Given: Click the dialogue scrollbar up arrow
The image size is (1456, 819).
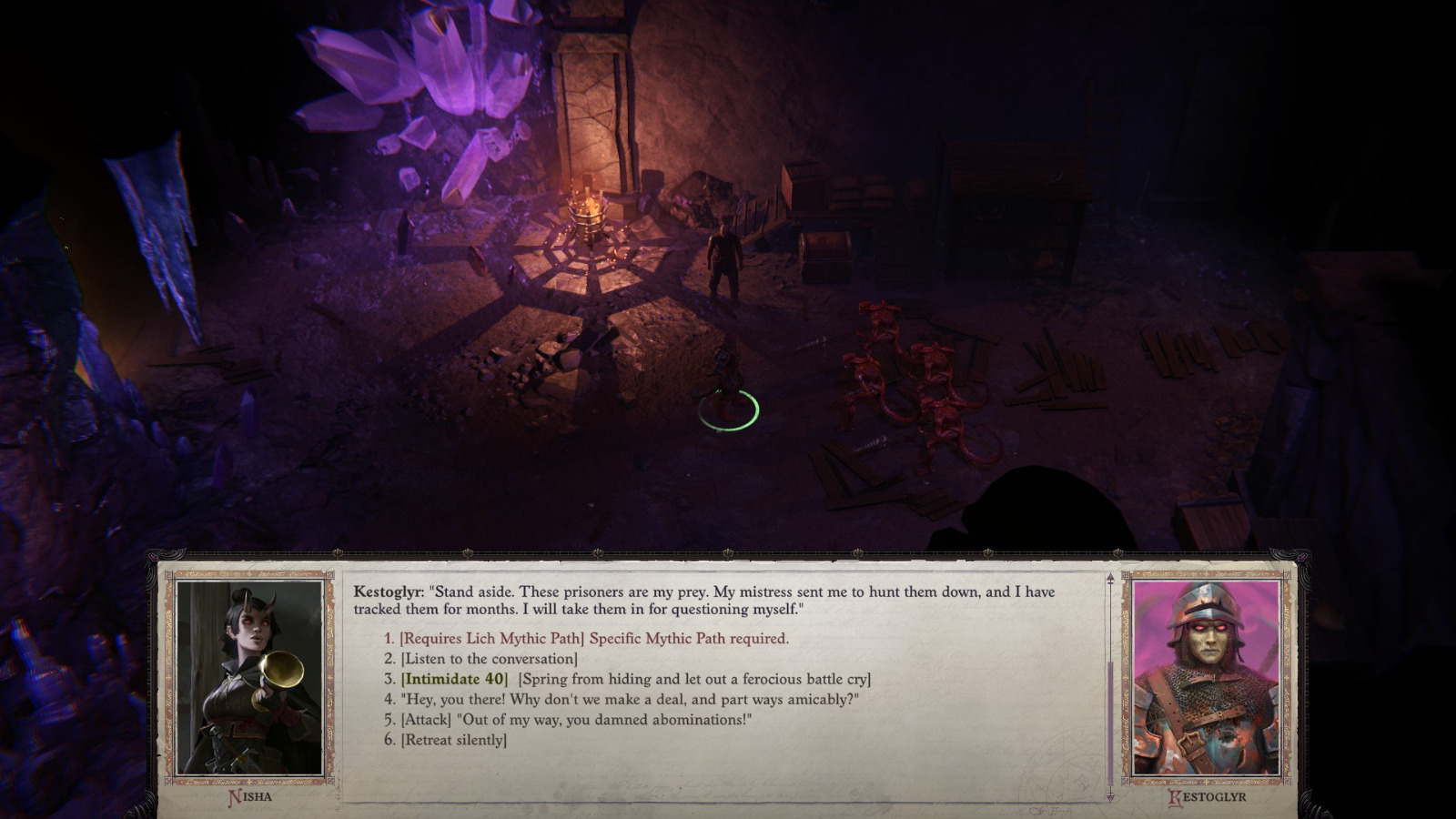Looking at the screenshot, I should click(x=1108, y=576).
